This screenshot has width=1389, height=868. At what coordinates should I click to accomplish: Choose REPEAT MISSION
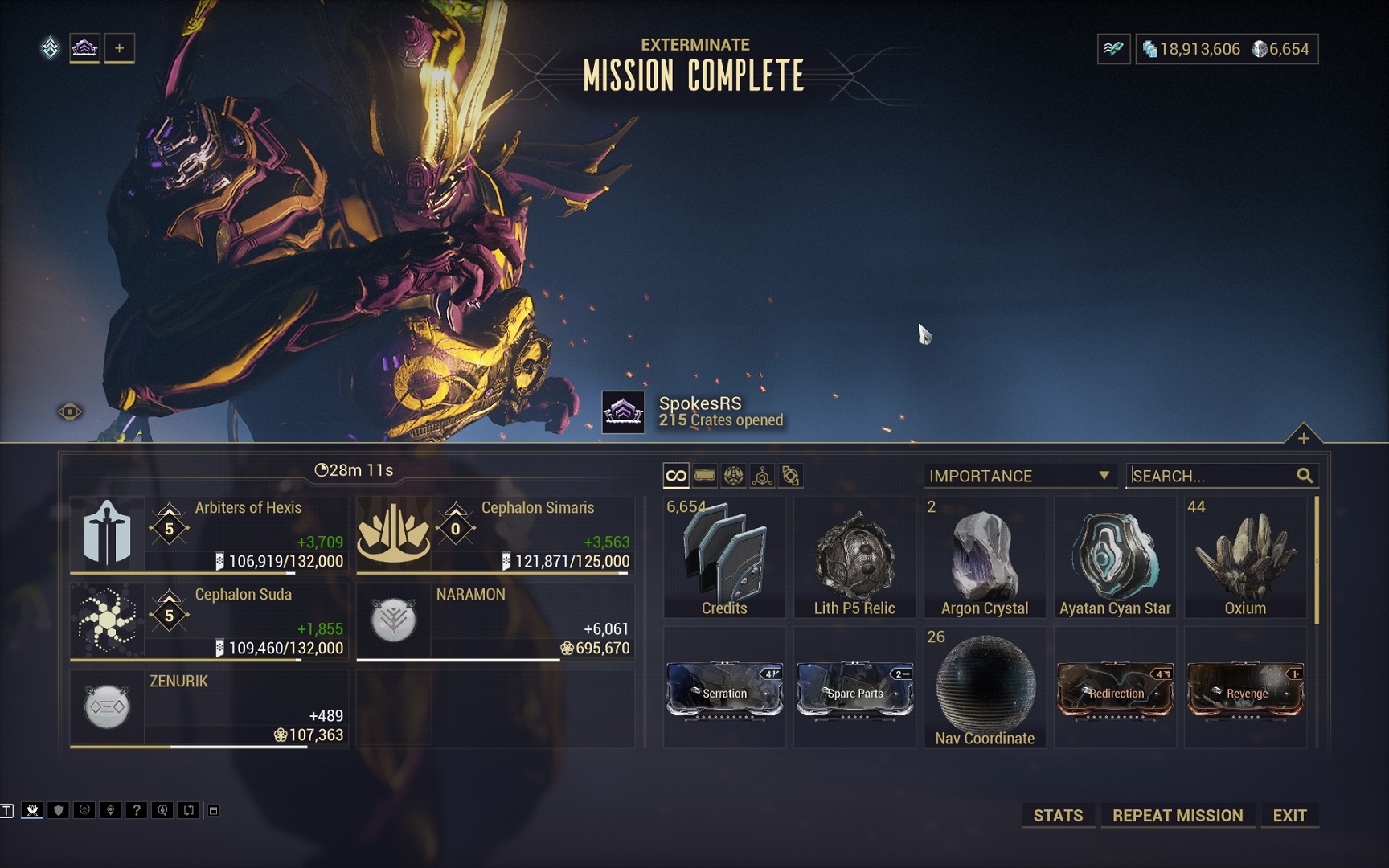pyautogui.click(x=1178, y=815)
